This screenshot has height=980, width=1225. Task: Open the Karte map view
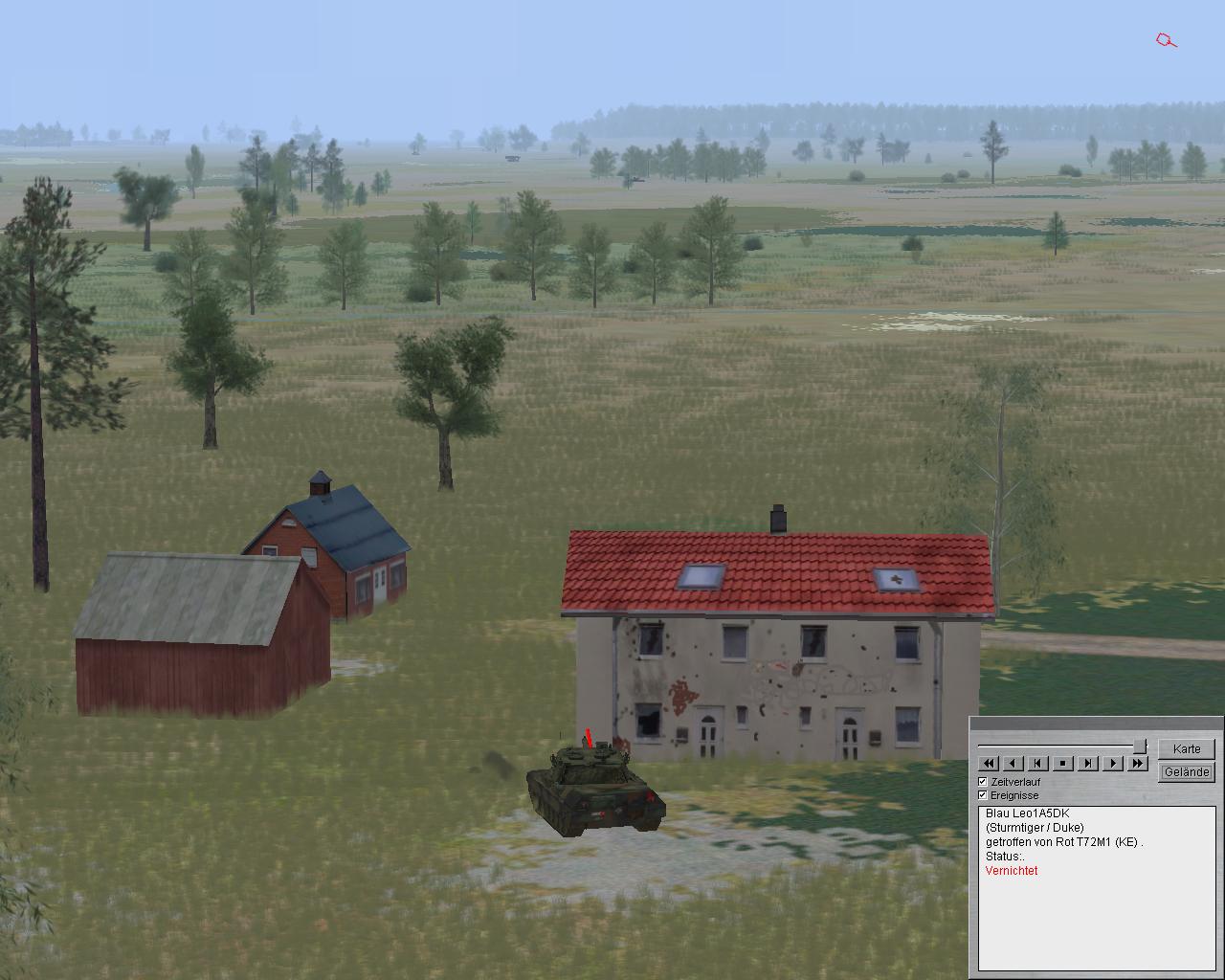1186,748
